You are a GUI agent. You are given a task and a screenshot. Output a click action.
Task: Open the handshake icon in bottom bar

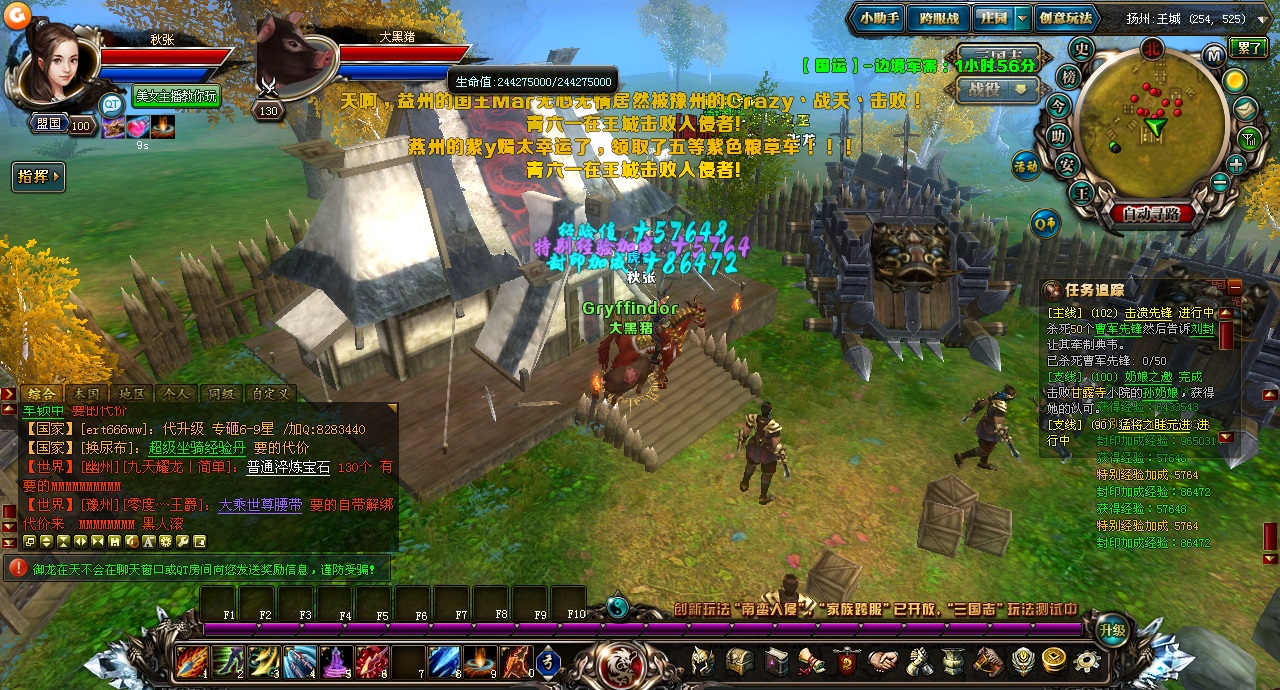pos(882,661)
